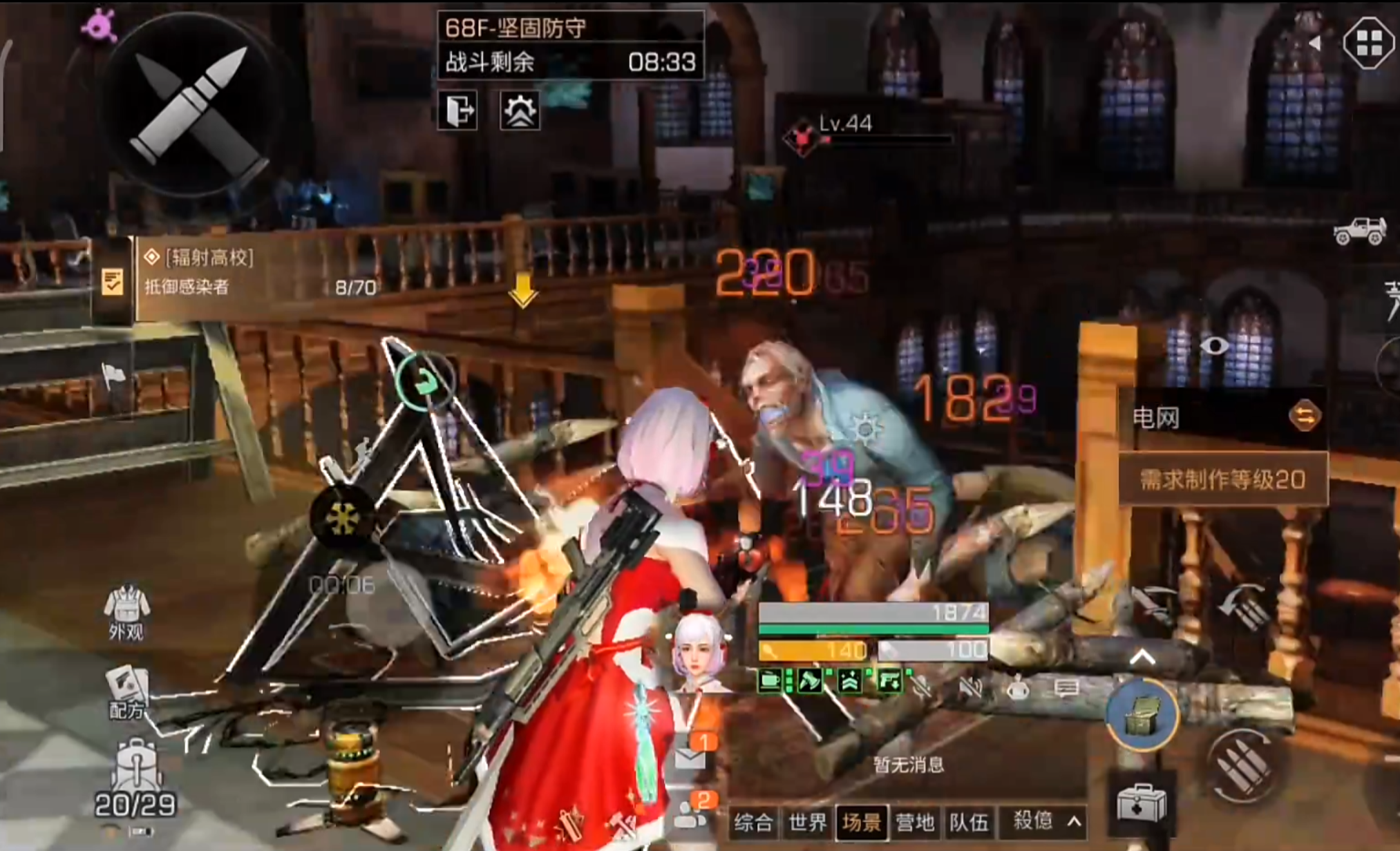The width and height of the screenshot is (1400, 851).
Task: Open the mail envelope notification
Action: click(691, 756)
